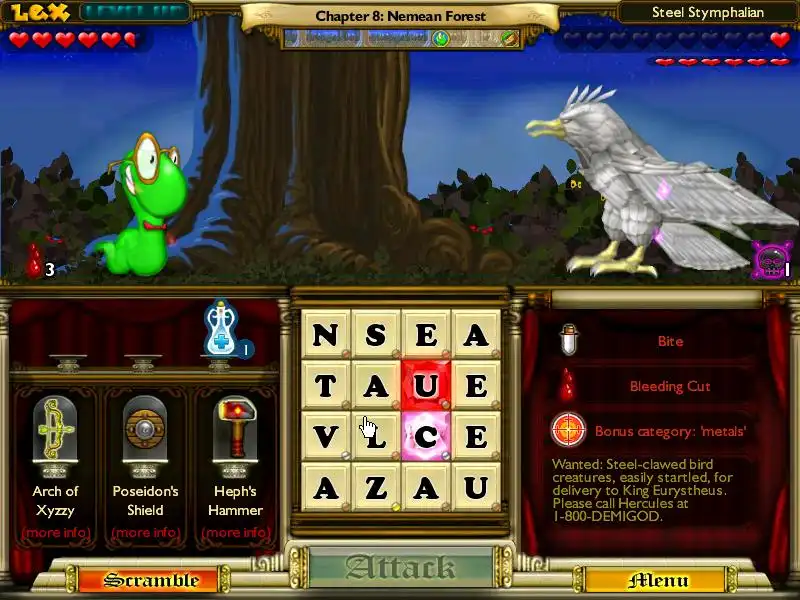800x600 pixels.
Task: Choose the letter T tile
Action: [x=326, y=385]
